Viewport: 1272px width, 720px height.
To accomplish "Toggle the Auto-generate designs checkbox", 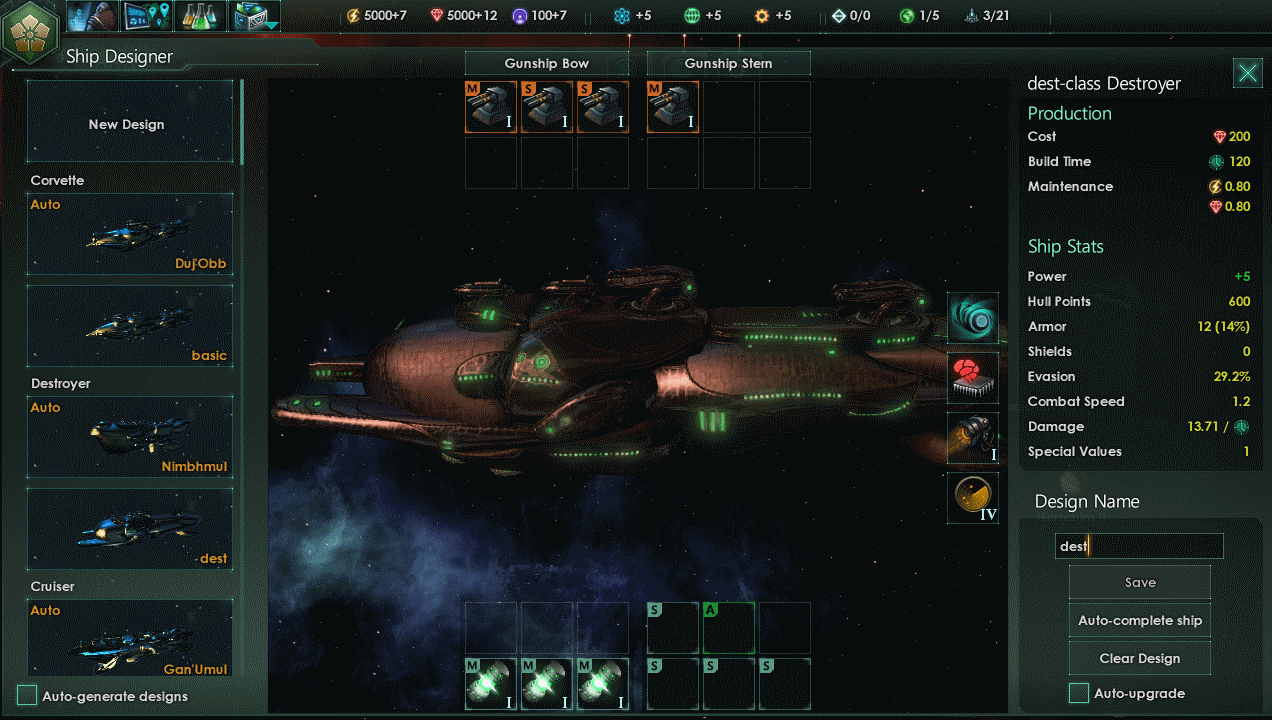I will (x=28, y=696).
